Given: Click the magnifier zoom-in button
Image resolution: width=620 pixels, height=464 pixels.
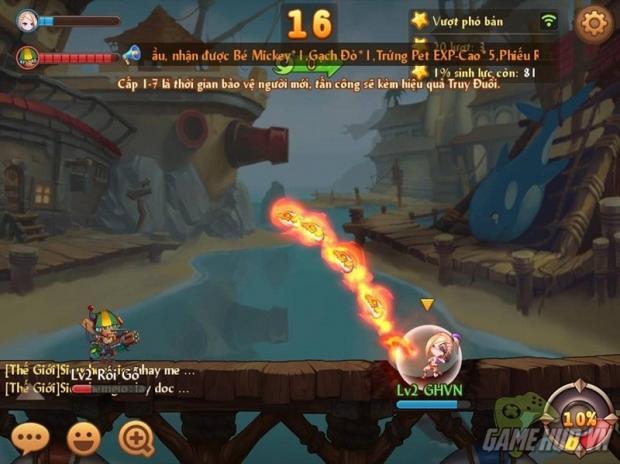Looking at the screenshot, I should (136, 437).
